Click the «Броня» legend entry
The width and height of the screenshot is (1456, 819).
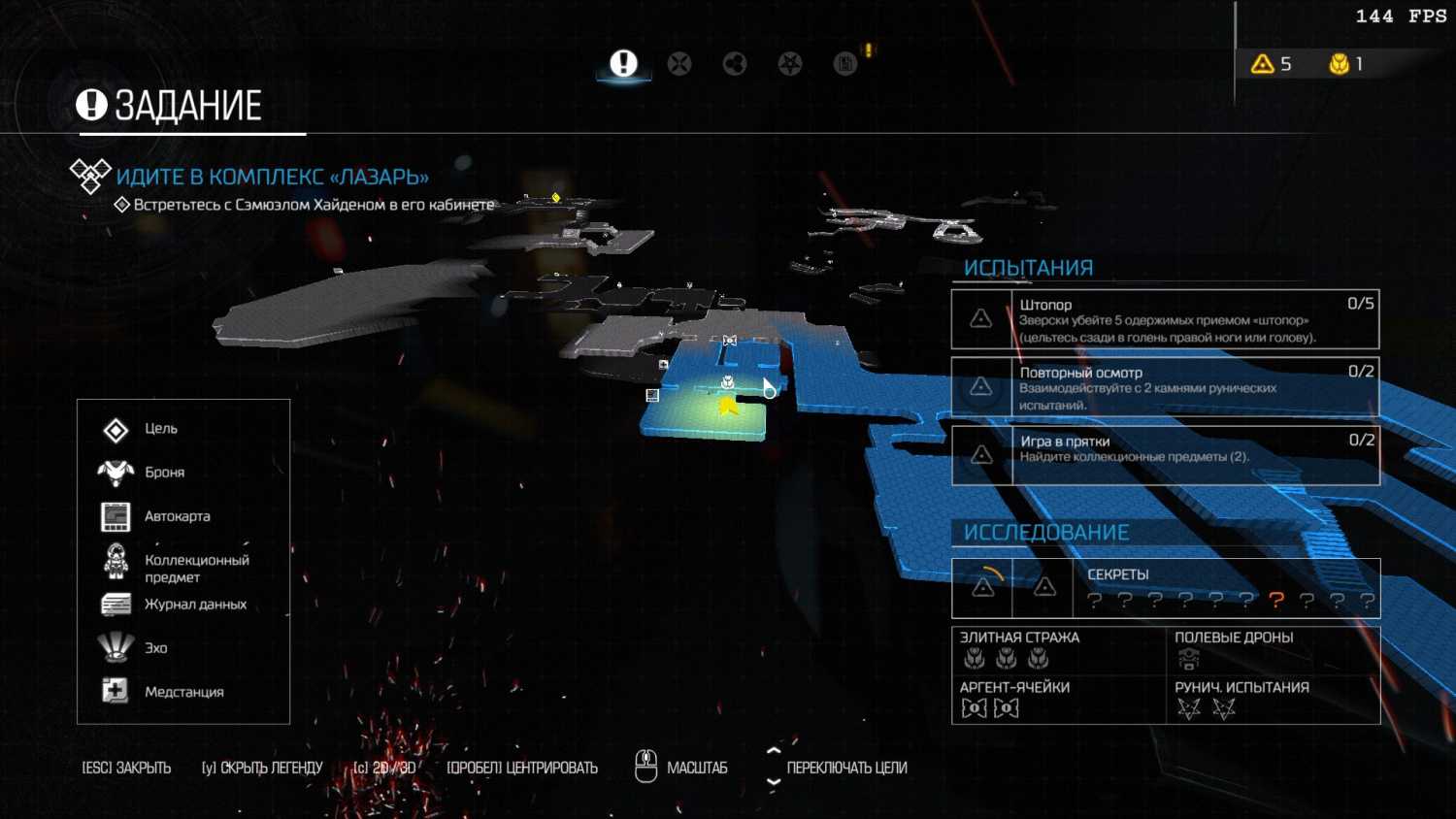(164, 473)
